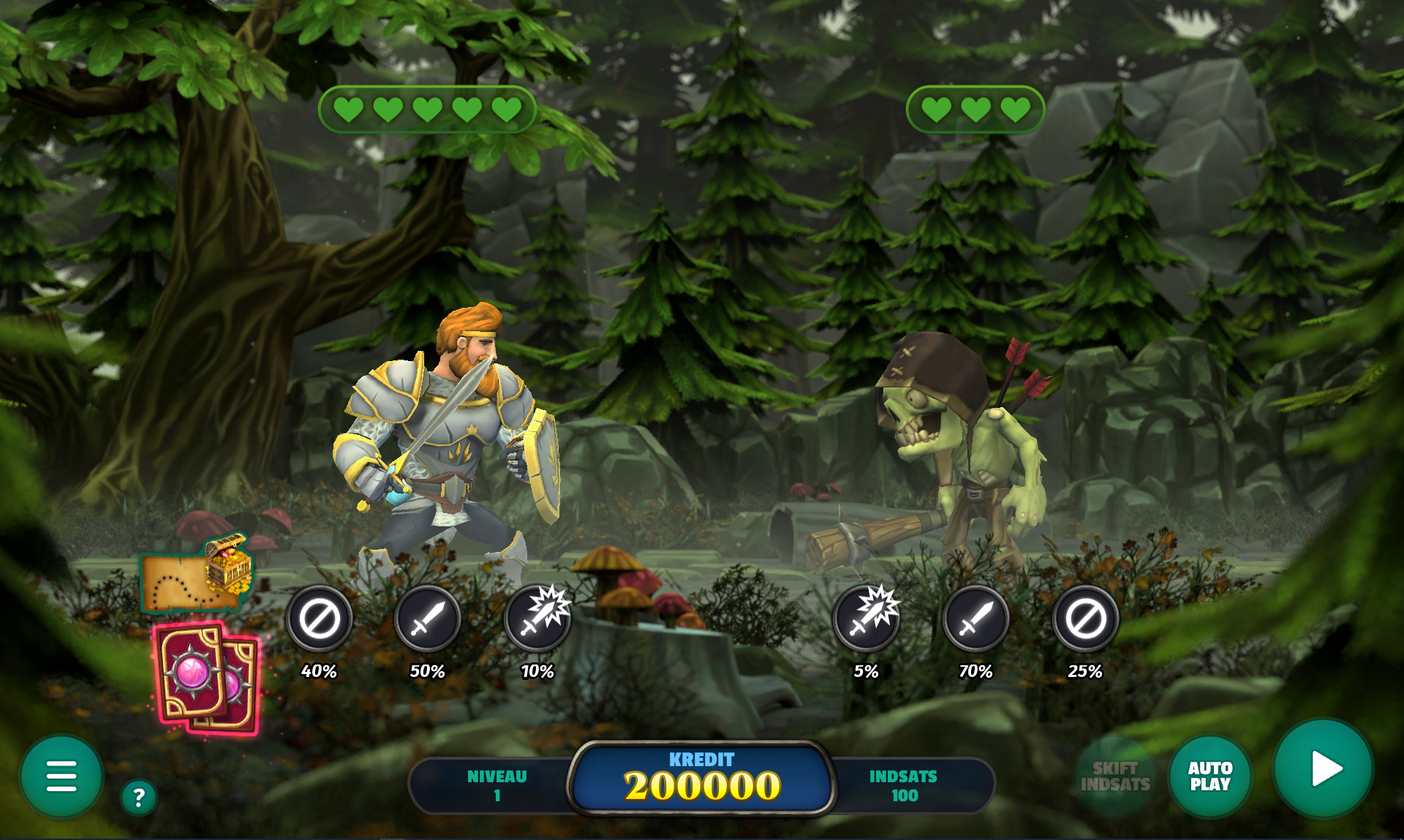Start the round with the play arrow

pyautogui.click(x=1323, y=768)
